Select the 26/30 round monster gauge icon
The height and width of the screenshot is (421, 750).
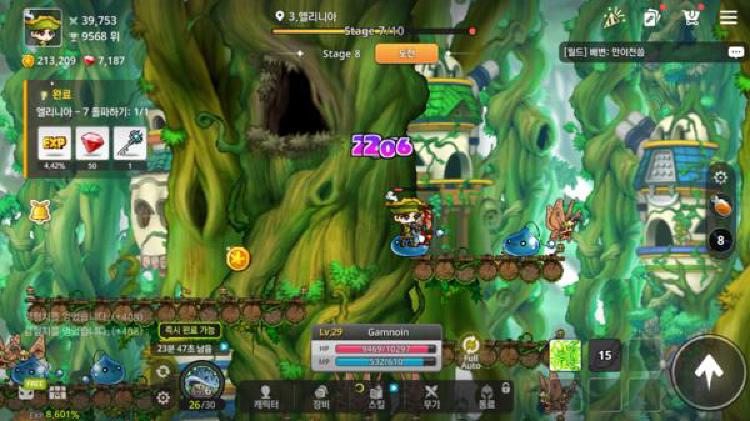[204, 384]
